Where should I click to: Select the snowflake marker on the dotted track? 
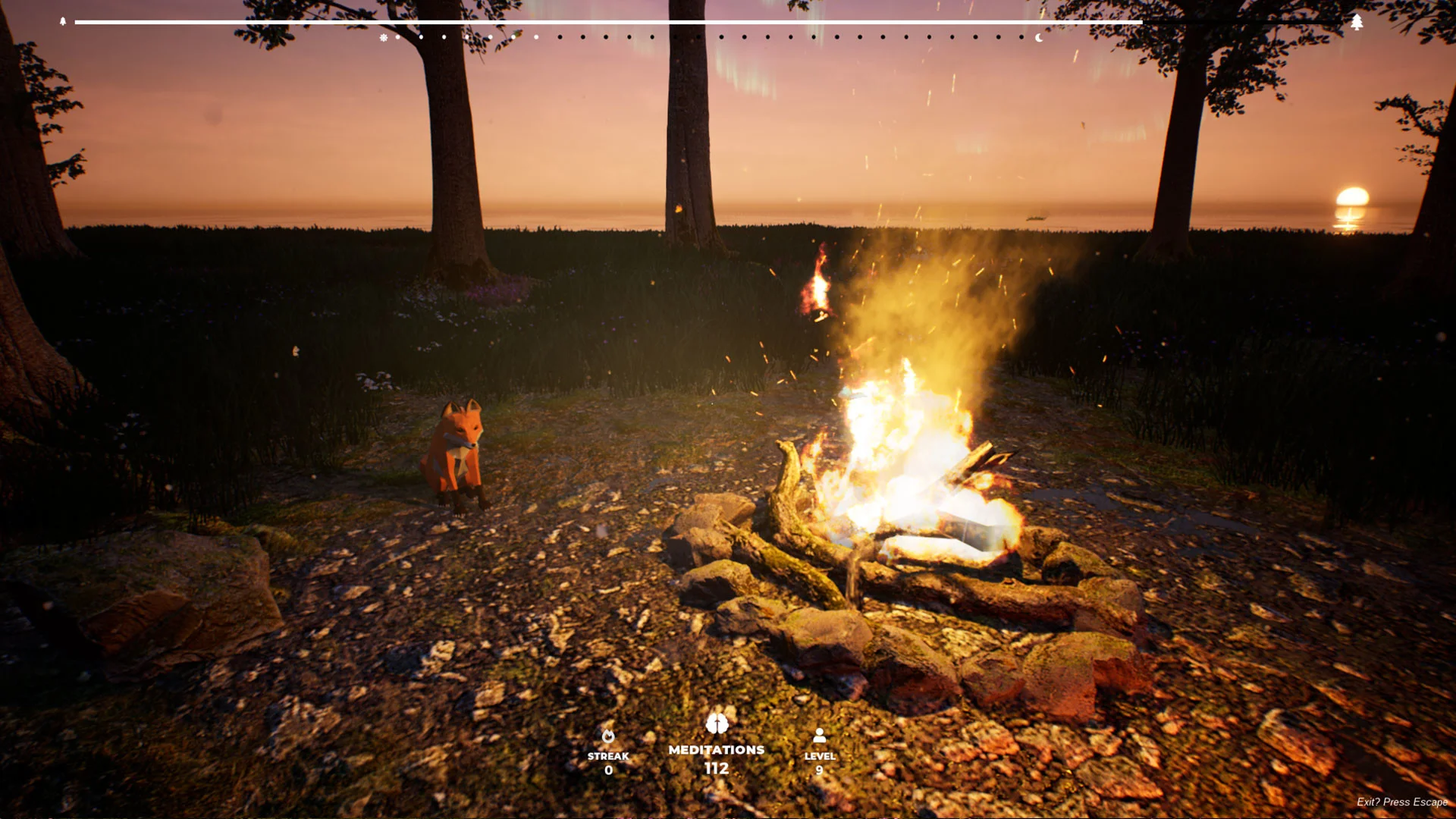coord(384,37)
